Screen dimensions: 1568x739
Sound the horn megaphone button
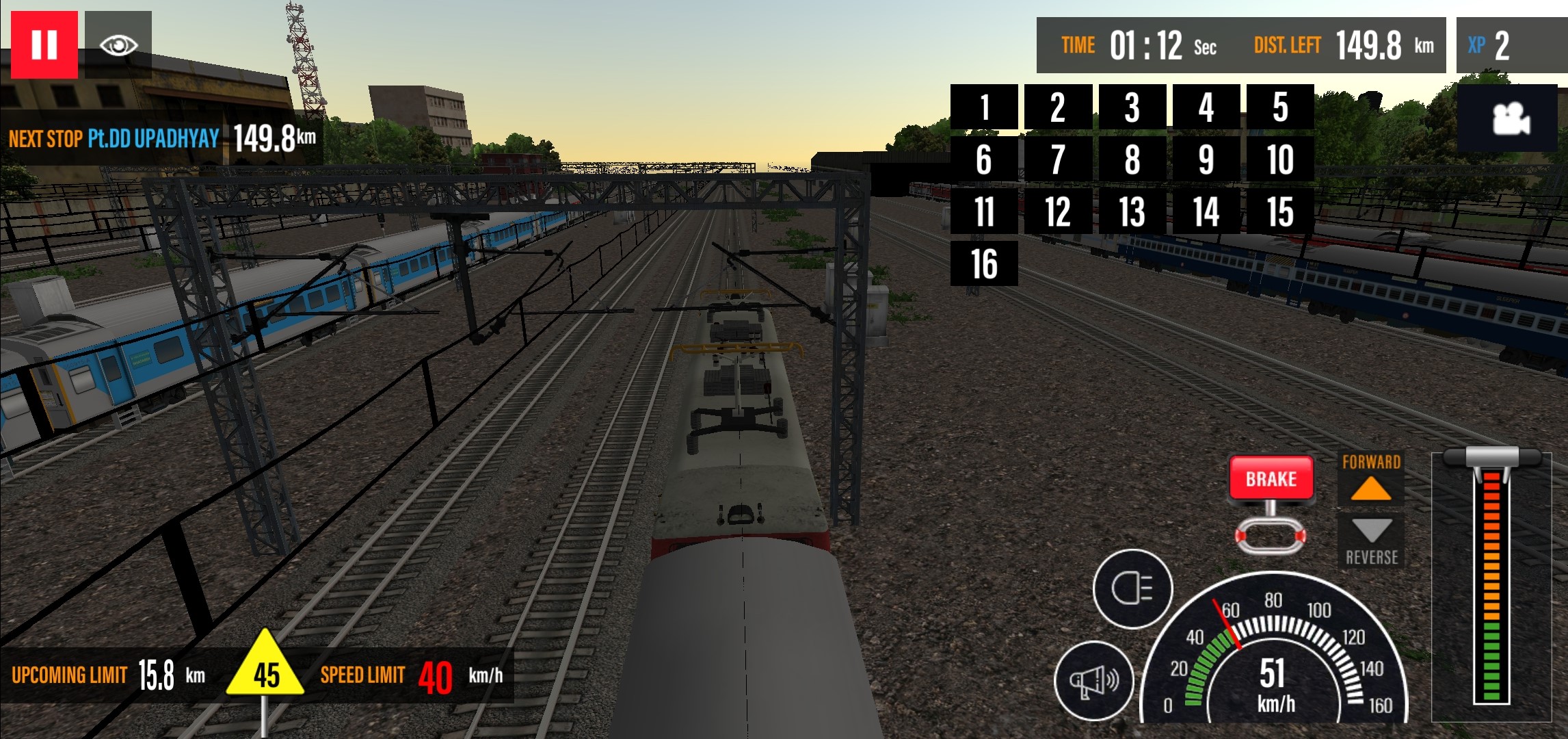click(x=1094, y=680)
